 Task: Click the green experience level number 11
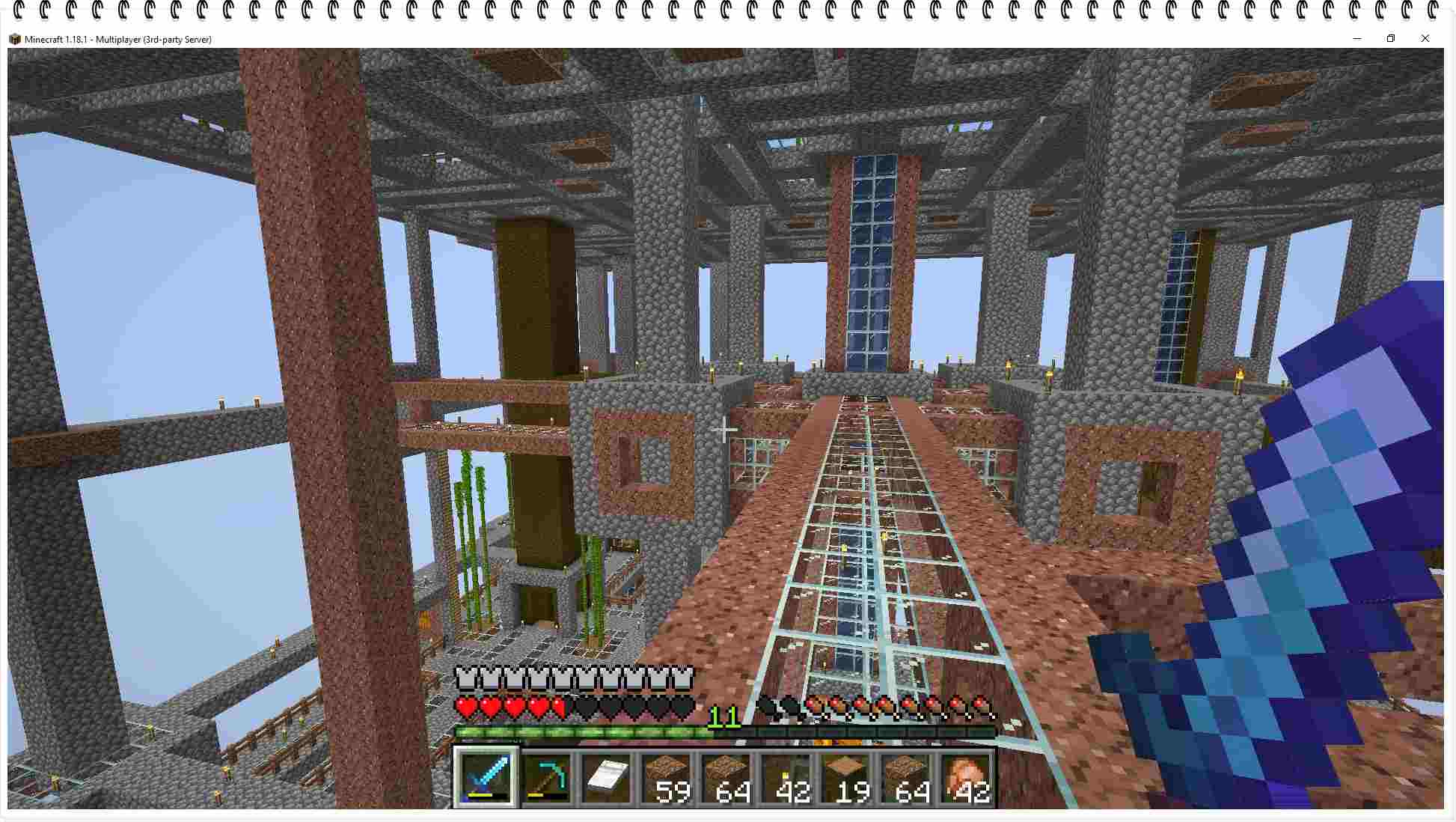click(x=723, y=716)
